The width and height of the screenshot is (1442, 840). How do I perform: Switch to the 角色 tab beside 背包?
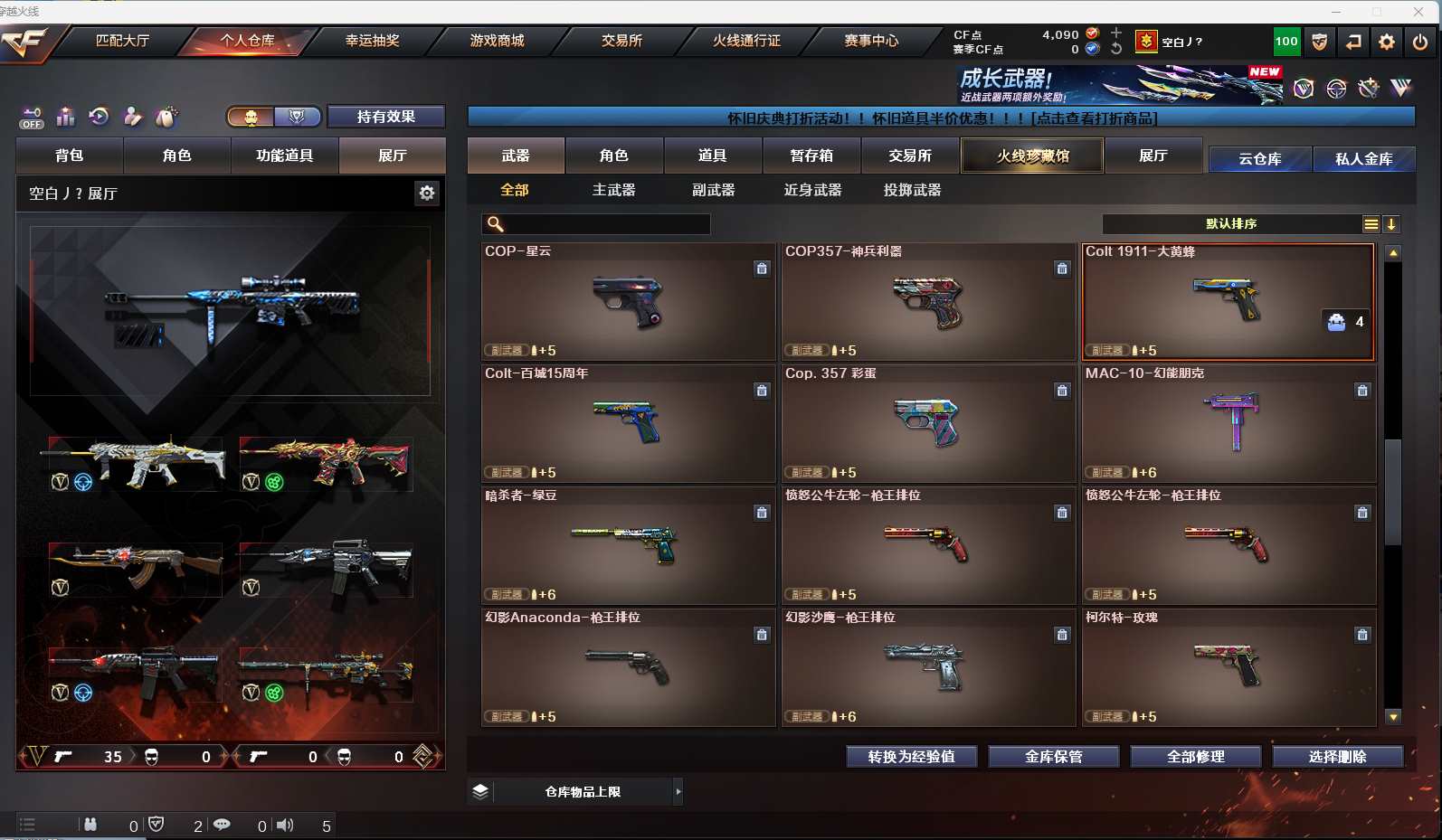point(176,156)
